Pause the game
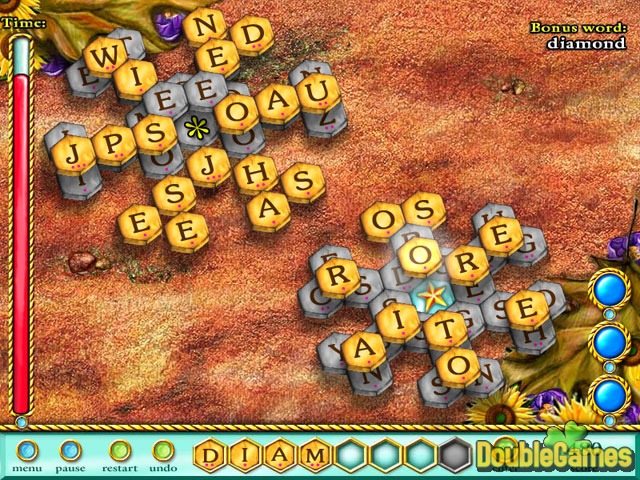This screenshot has height=480, width=640. pos(69,451)
